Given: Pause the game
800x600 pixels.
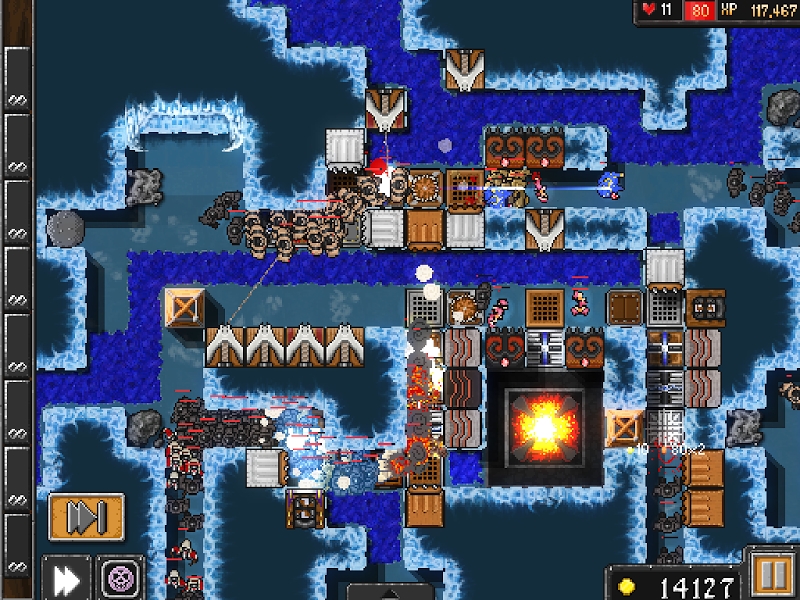Looking at the screenshot, I should click(x=770, y=577).
